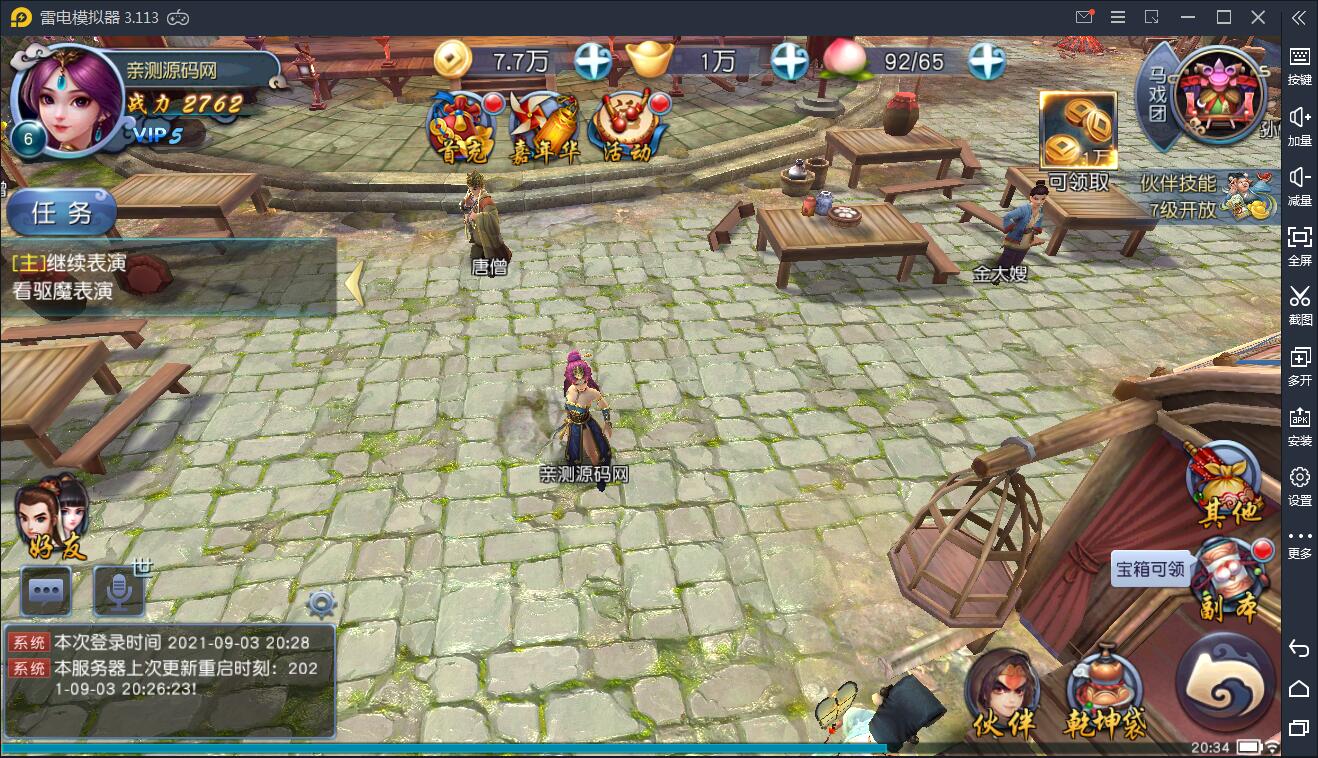The image size is (1318, 758).
Task: Open the 好友 friends list
Action: point(52,517)
